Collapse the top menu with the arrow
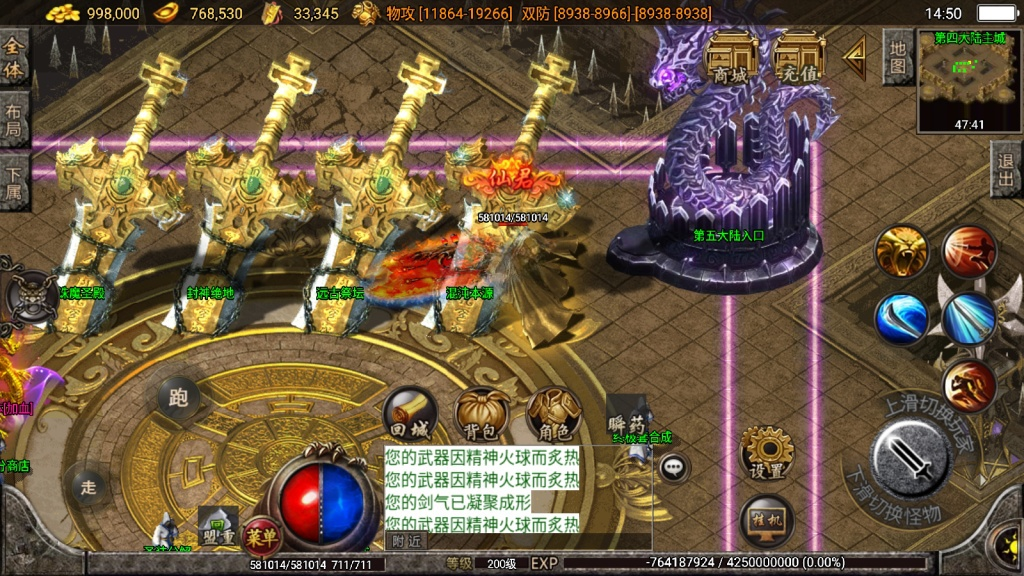The height and width of the screenshot is (576, 1024). [854, 59]
